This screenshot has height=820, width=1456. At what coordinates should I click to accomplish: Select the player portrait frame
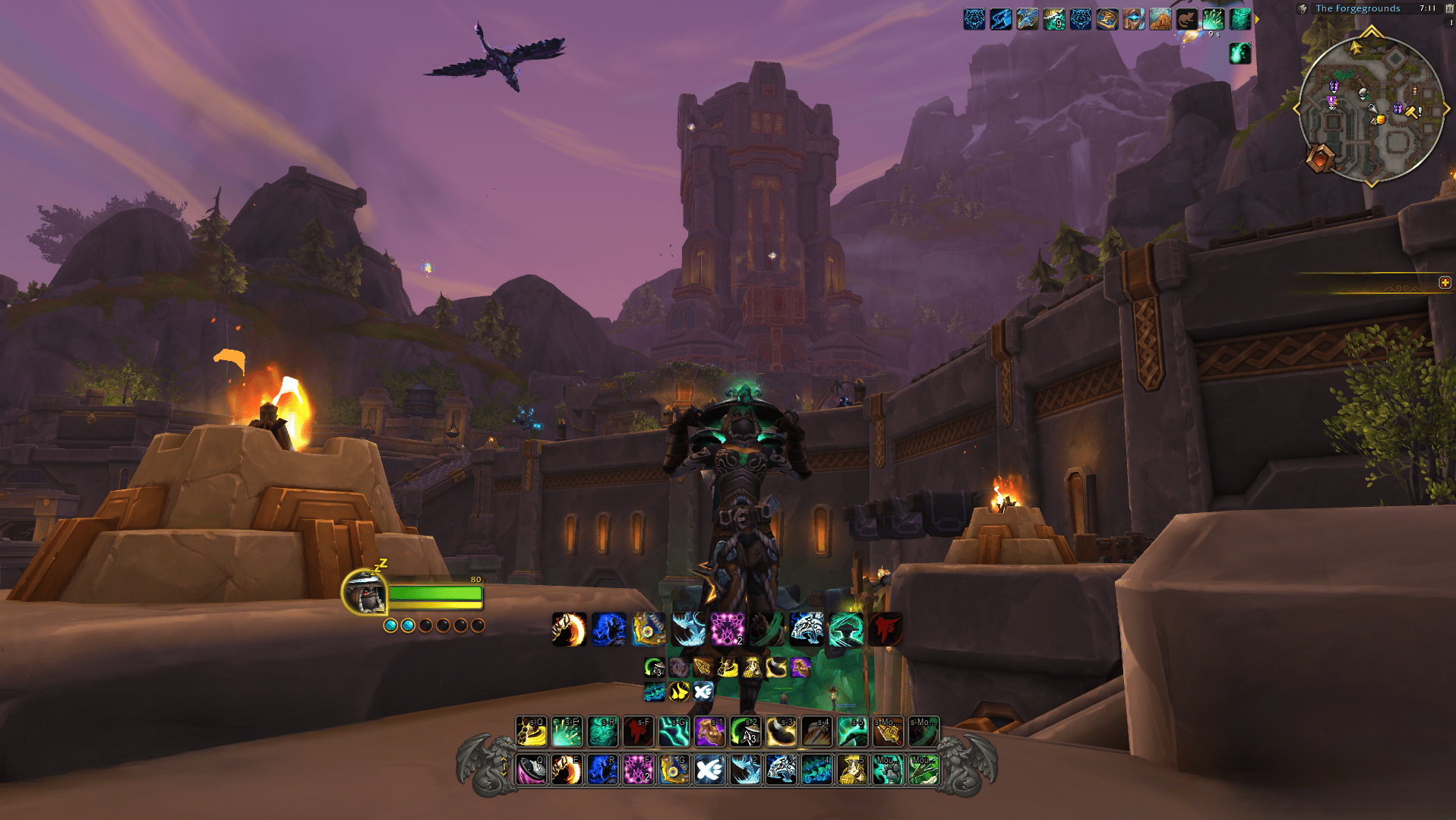[x=365, y=592]
